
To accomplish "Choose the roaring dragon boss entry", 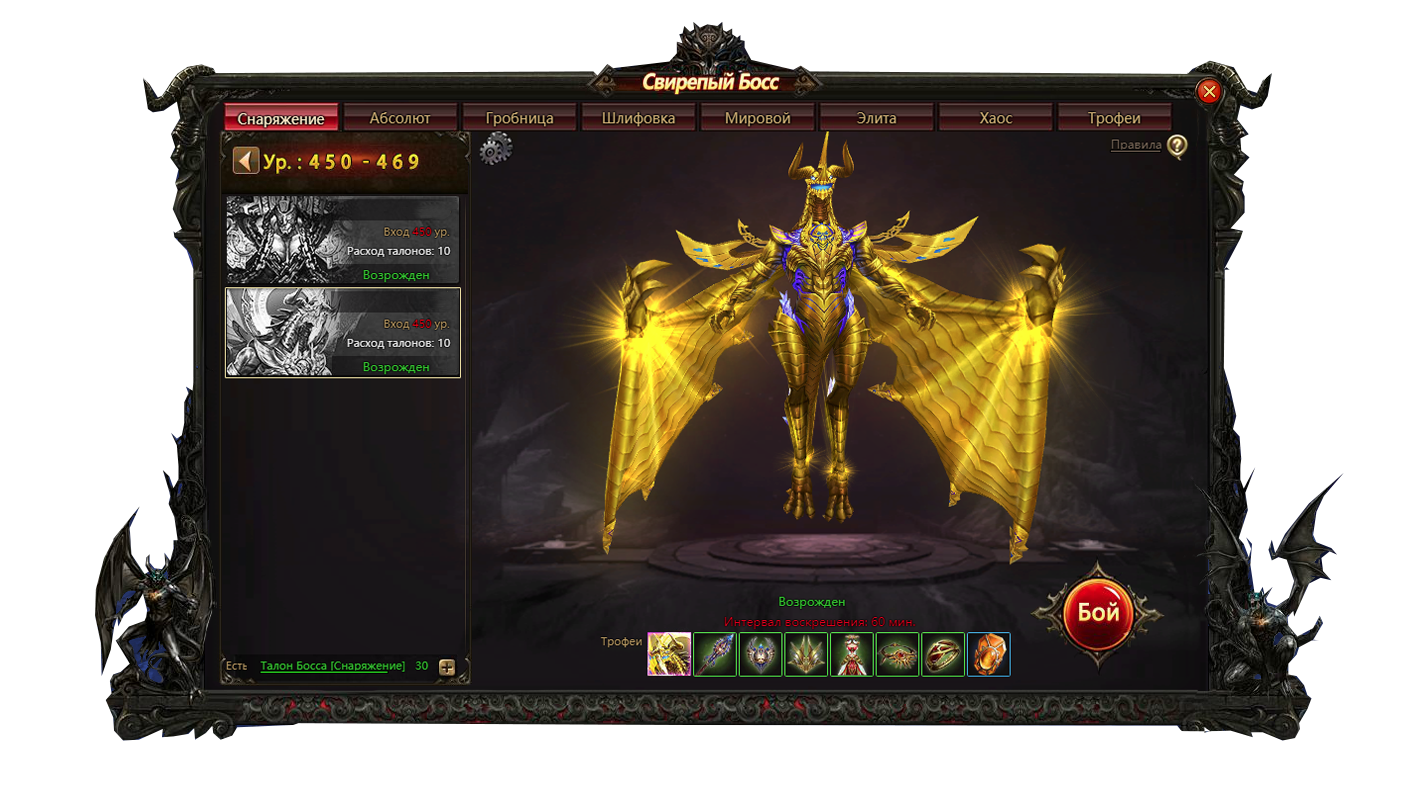I will (342, 332).
